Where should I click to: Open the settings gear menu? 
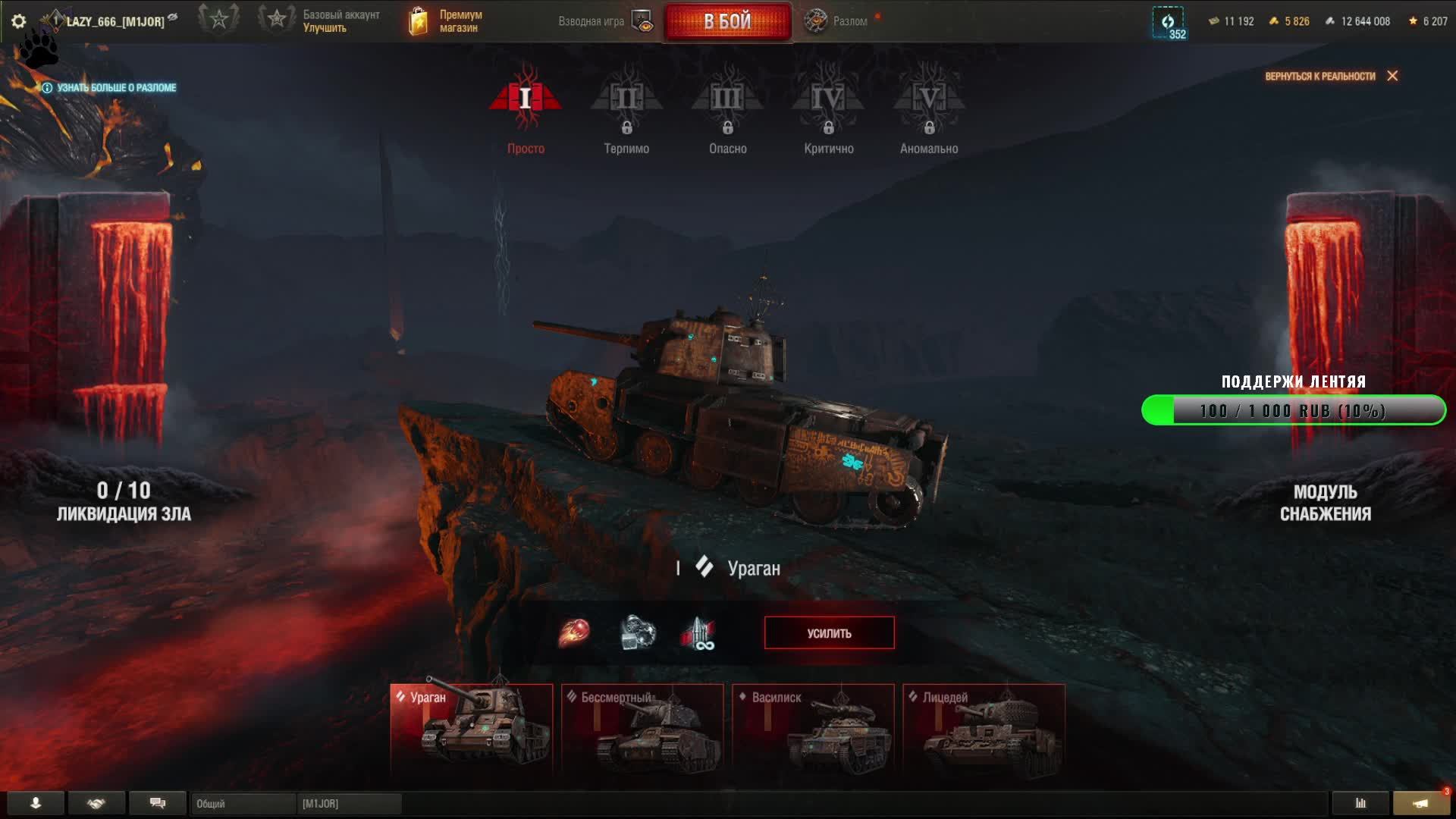[19, 21]
